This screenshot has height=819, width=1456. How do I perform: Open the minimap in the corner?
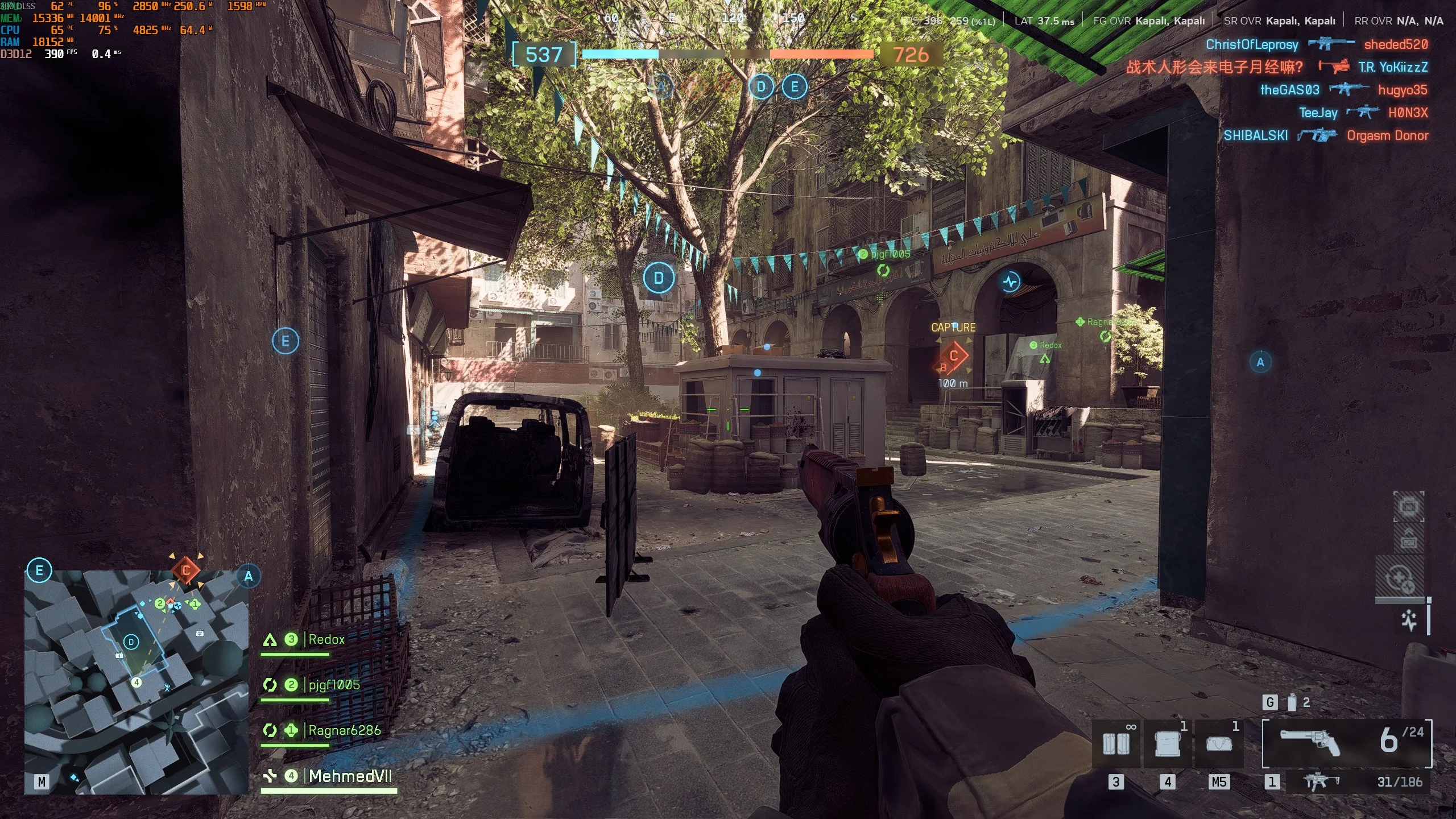point(136,681)
